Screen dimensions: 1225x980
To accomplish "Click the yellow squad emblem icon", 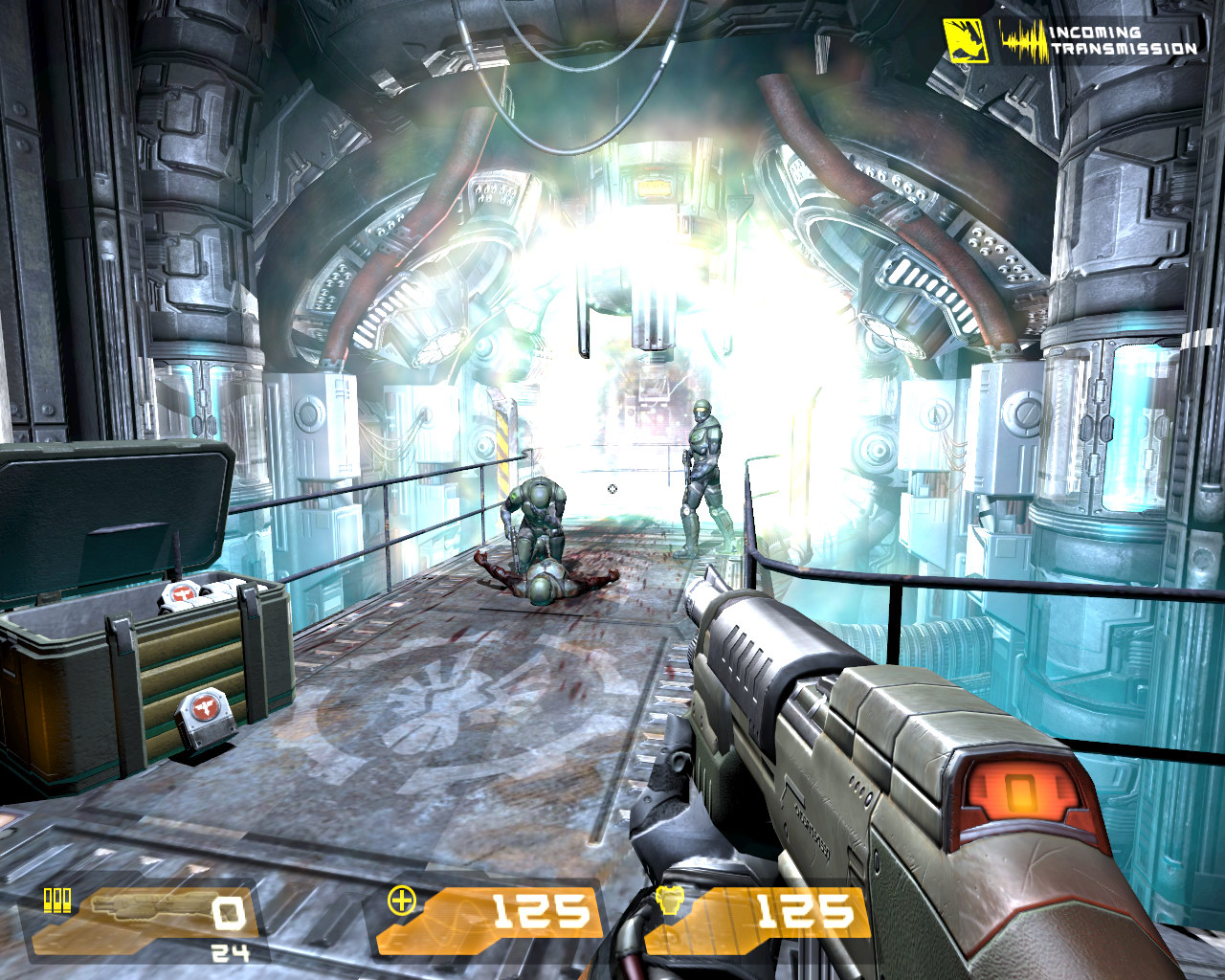I will (966, 40).
